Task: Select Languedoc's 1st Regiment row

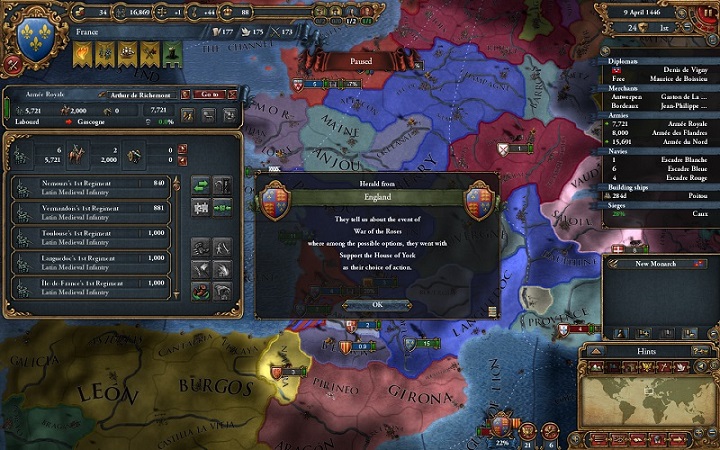Action: point(91,260)
